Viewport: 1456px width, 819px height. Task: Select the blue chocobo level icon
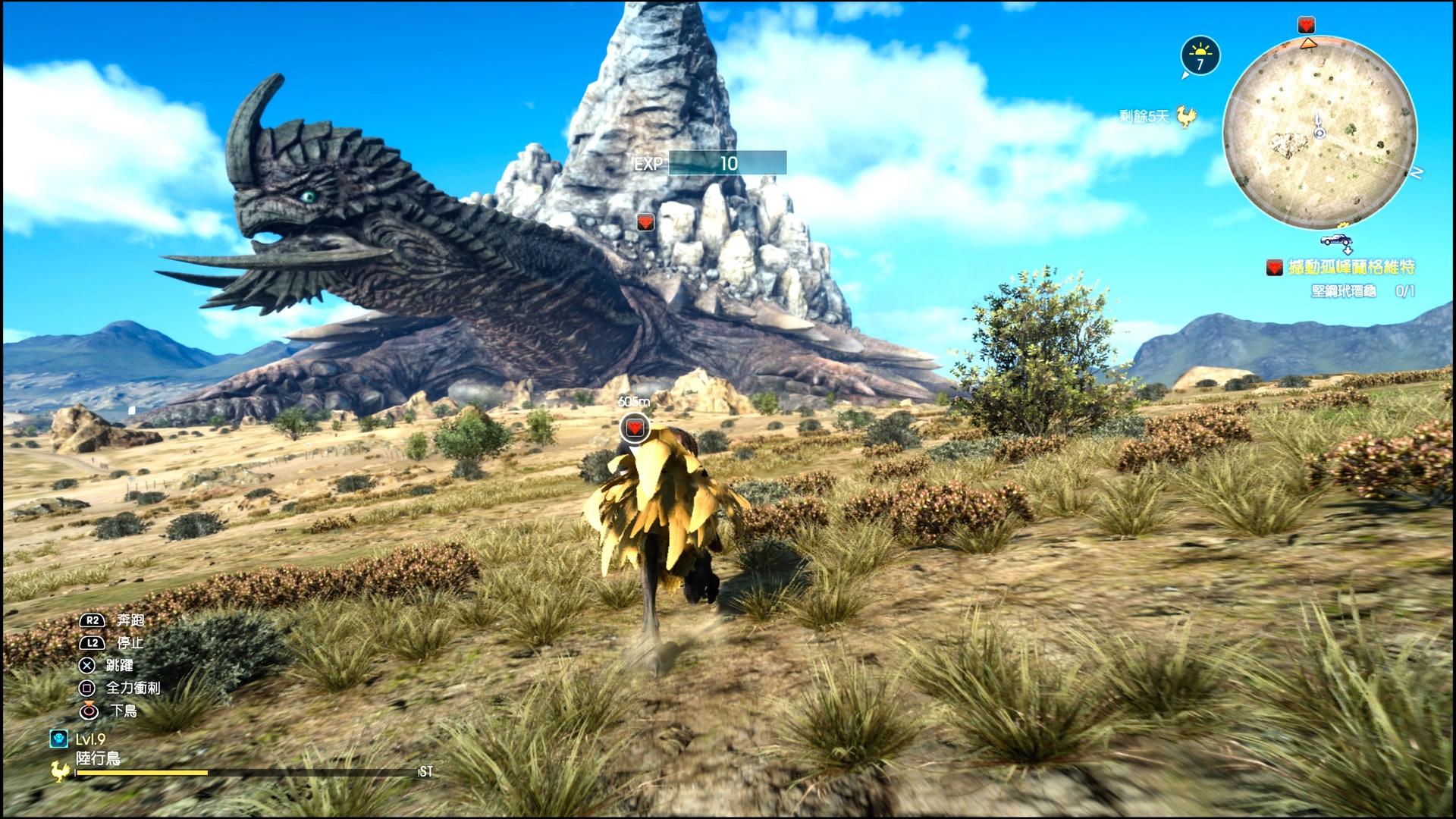58,739
